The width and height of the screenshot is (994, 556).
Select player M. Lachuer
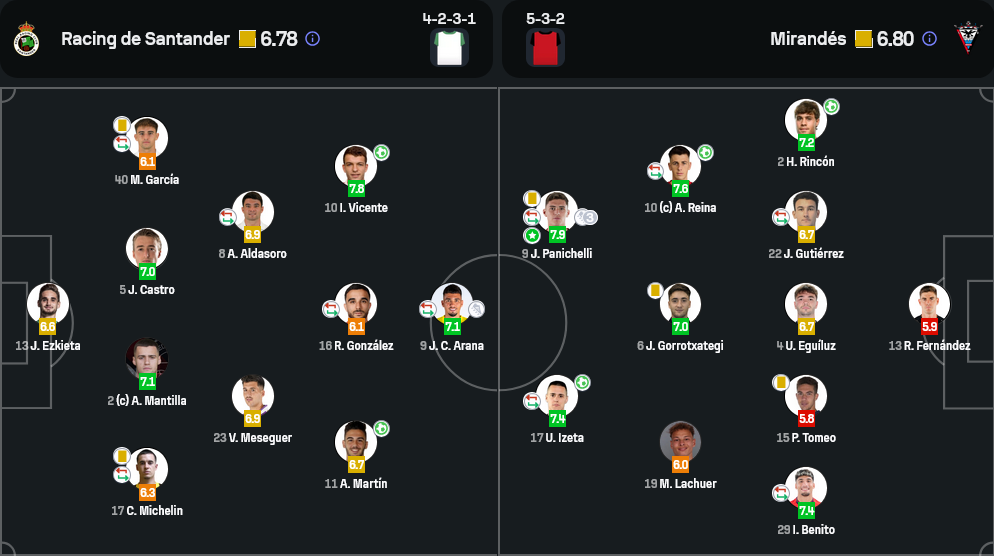coord(680,442)
